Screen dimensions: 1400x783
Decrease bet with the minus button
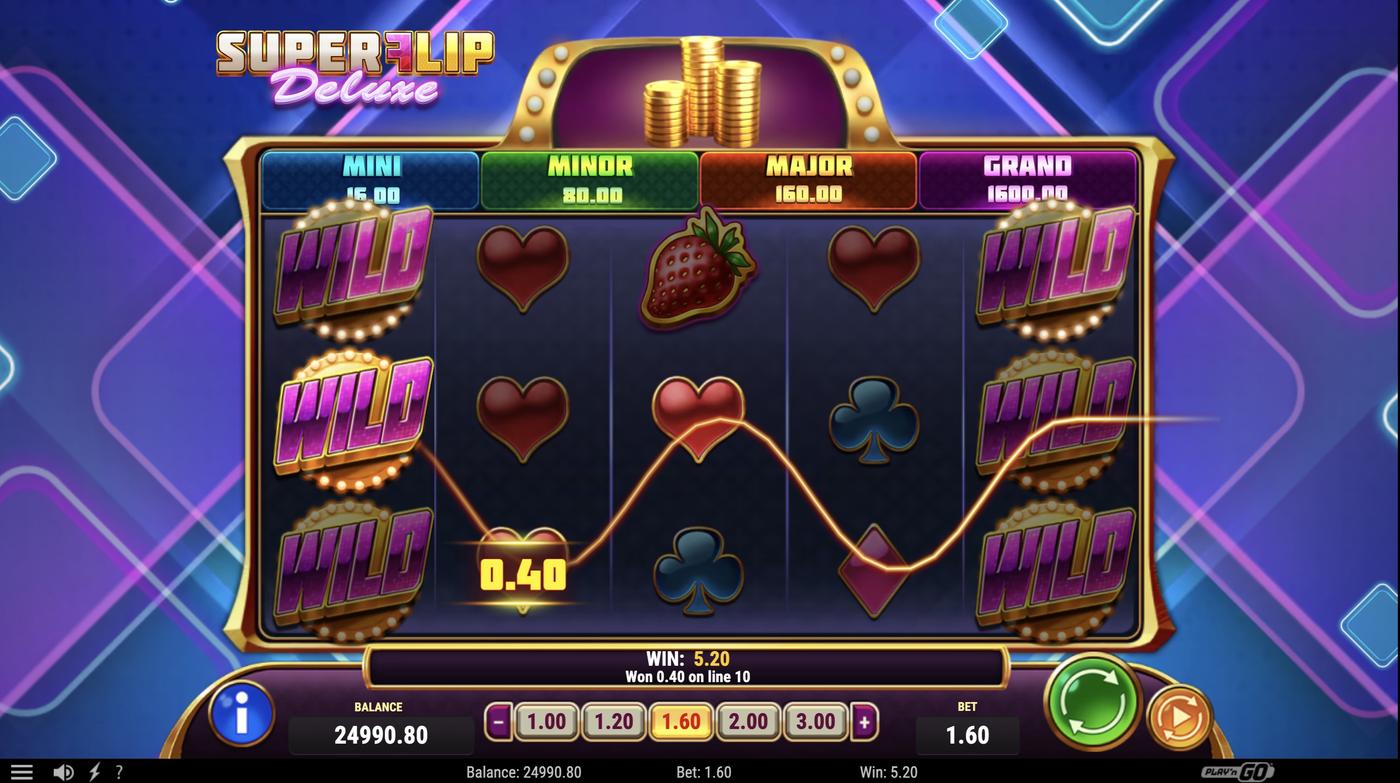[x=497, y=719]
